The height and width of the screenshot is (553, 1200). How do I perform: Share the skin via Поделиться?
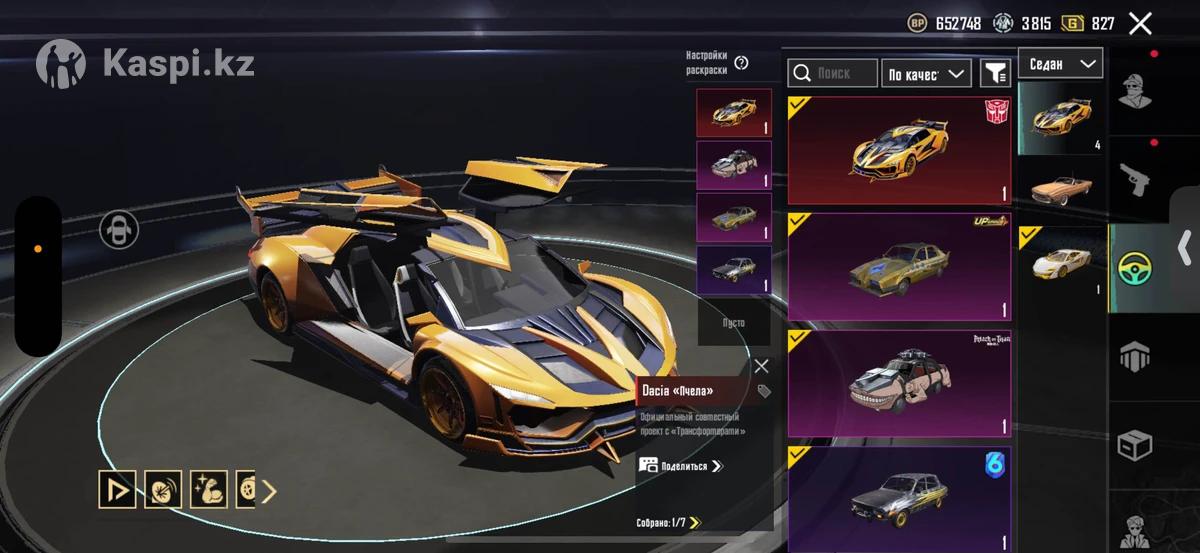681,466
